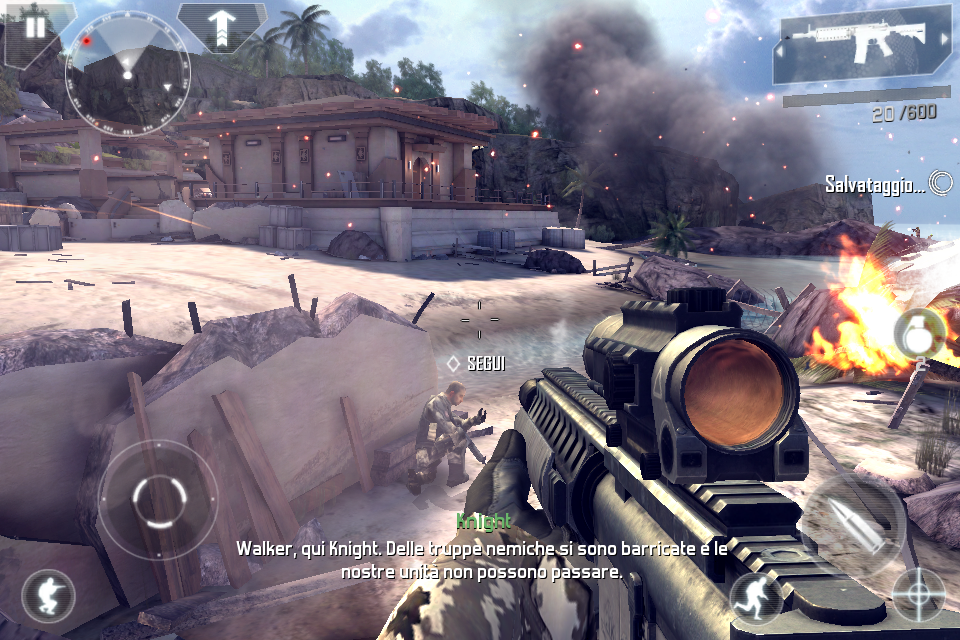Pause the game with the pause button
The image size is (960, 640).
tap(36, 27)
